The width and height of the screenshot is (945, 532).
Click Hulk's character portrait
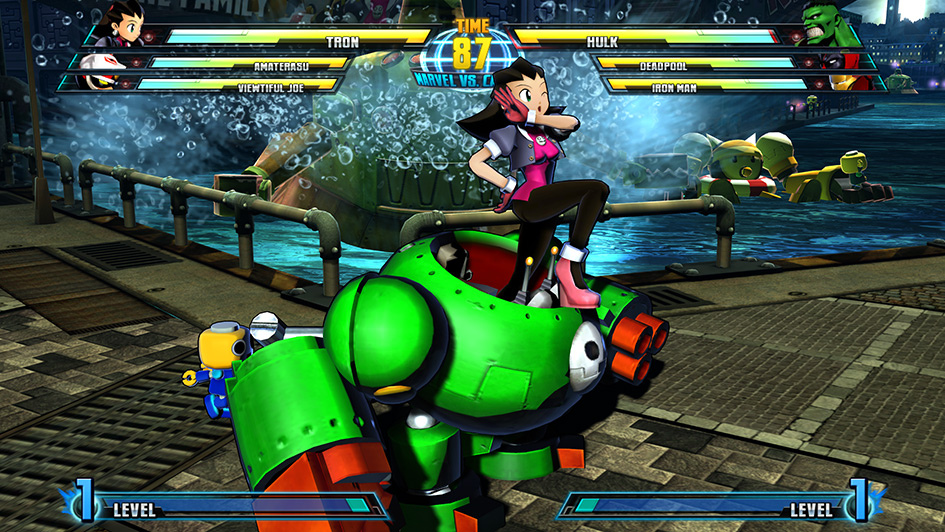(826, 24)
